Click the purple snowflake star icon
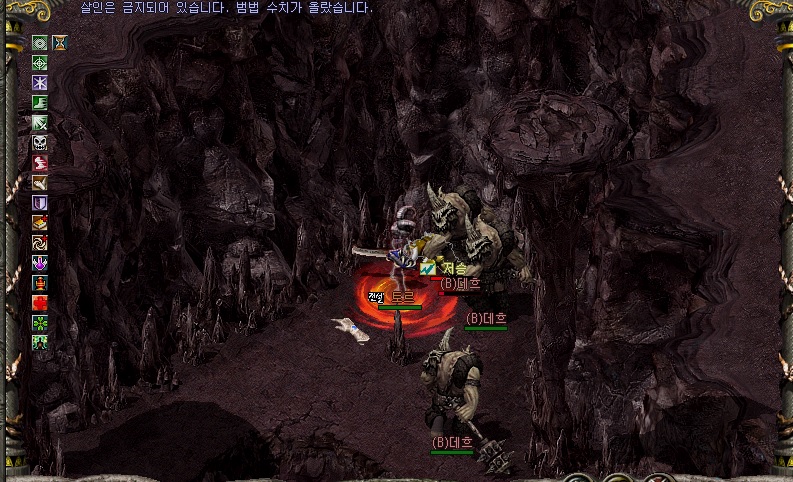The width and height of the screenshot is (793, 482). click(x=40, y=83)
